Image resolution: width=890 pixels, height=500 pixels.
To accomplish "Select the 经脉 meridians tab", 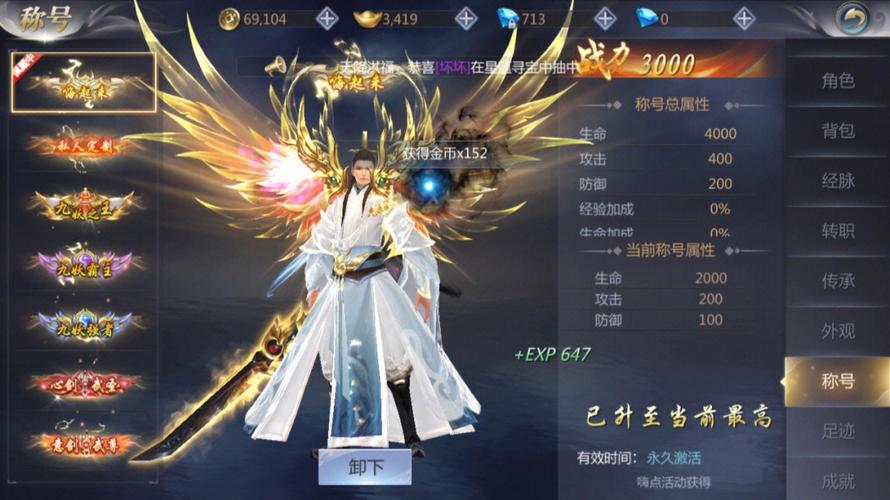I will [x=837, y=181].
